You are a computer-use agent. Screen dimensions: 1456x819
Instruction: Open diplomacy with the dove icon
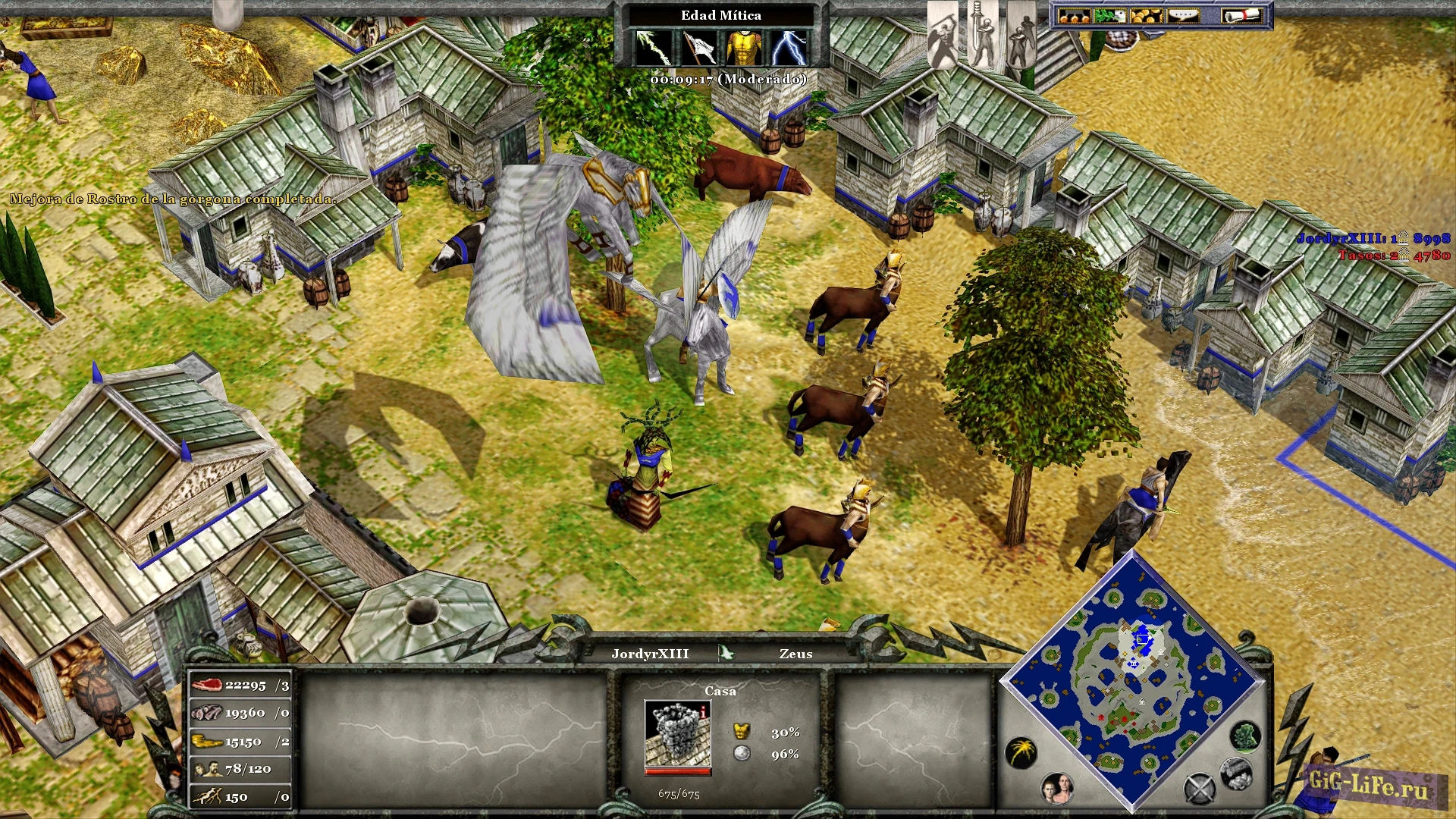pos(1110,16)
